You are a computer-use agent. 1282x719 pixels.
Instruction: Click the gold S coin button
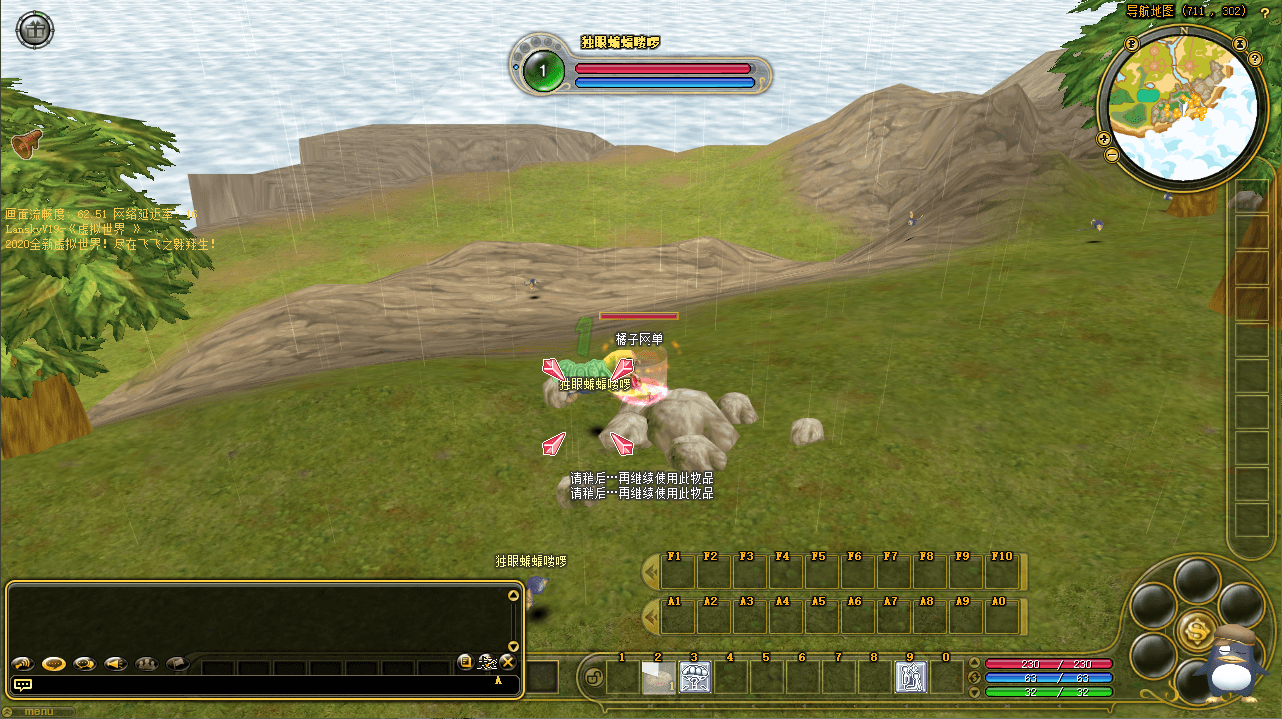click(1195, 629)
